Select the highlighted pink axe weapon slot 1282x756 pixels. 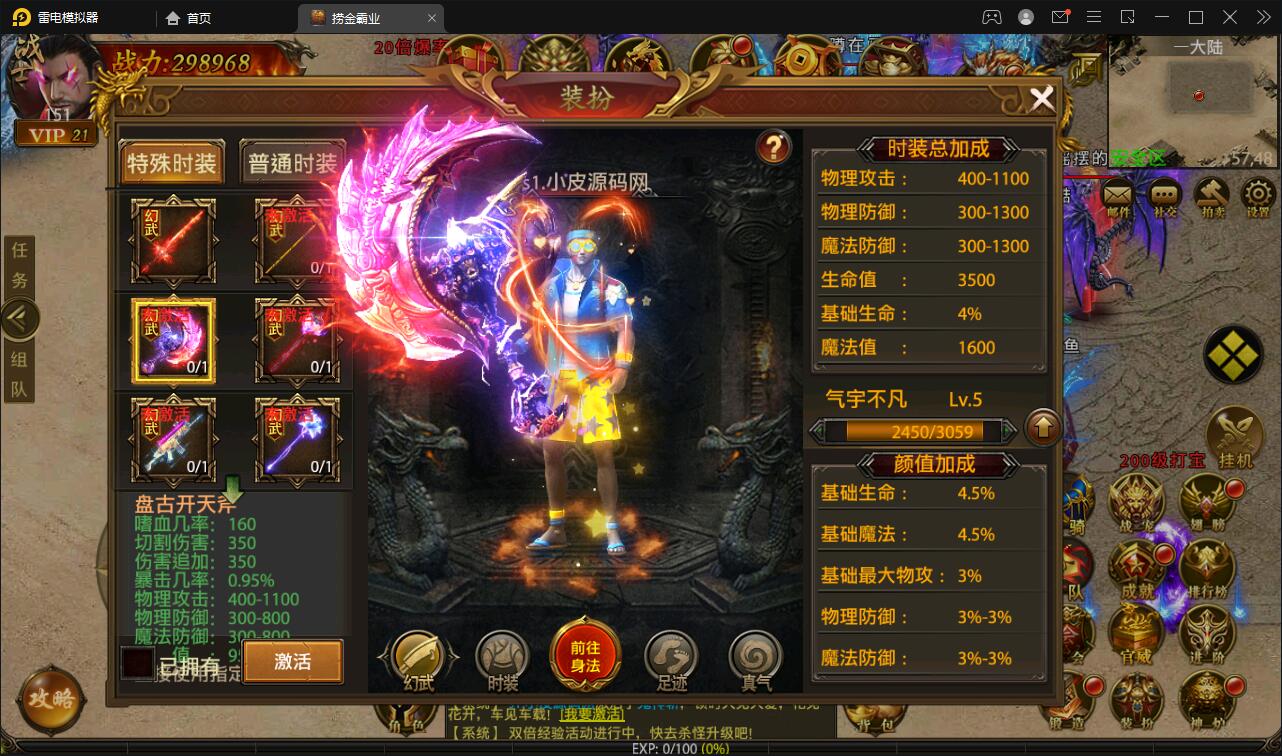click(171, 339)
